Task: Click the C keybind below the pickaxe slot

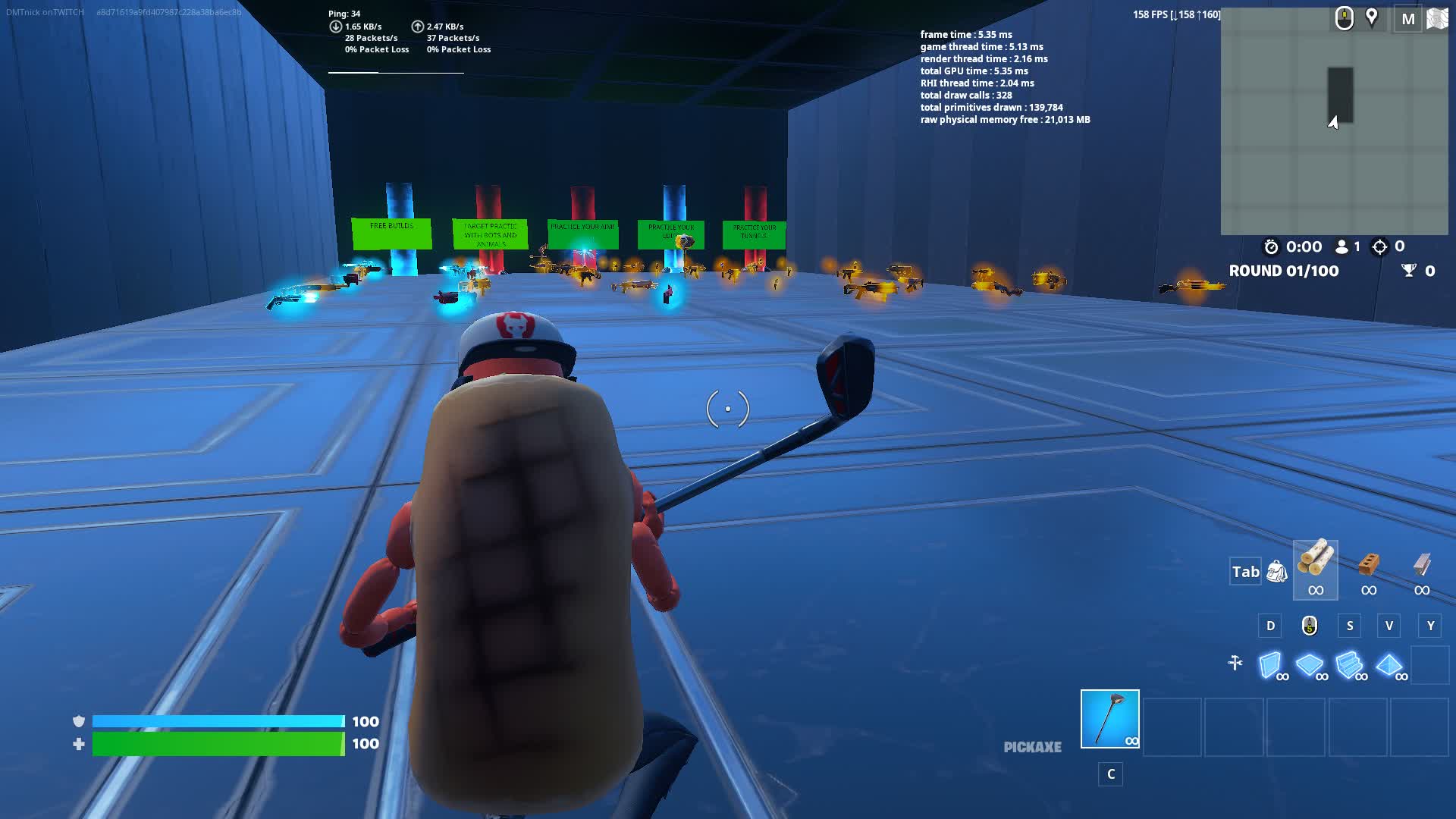Action: pos(1110,774)
